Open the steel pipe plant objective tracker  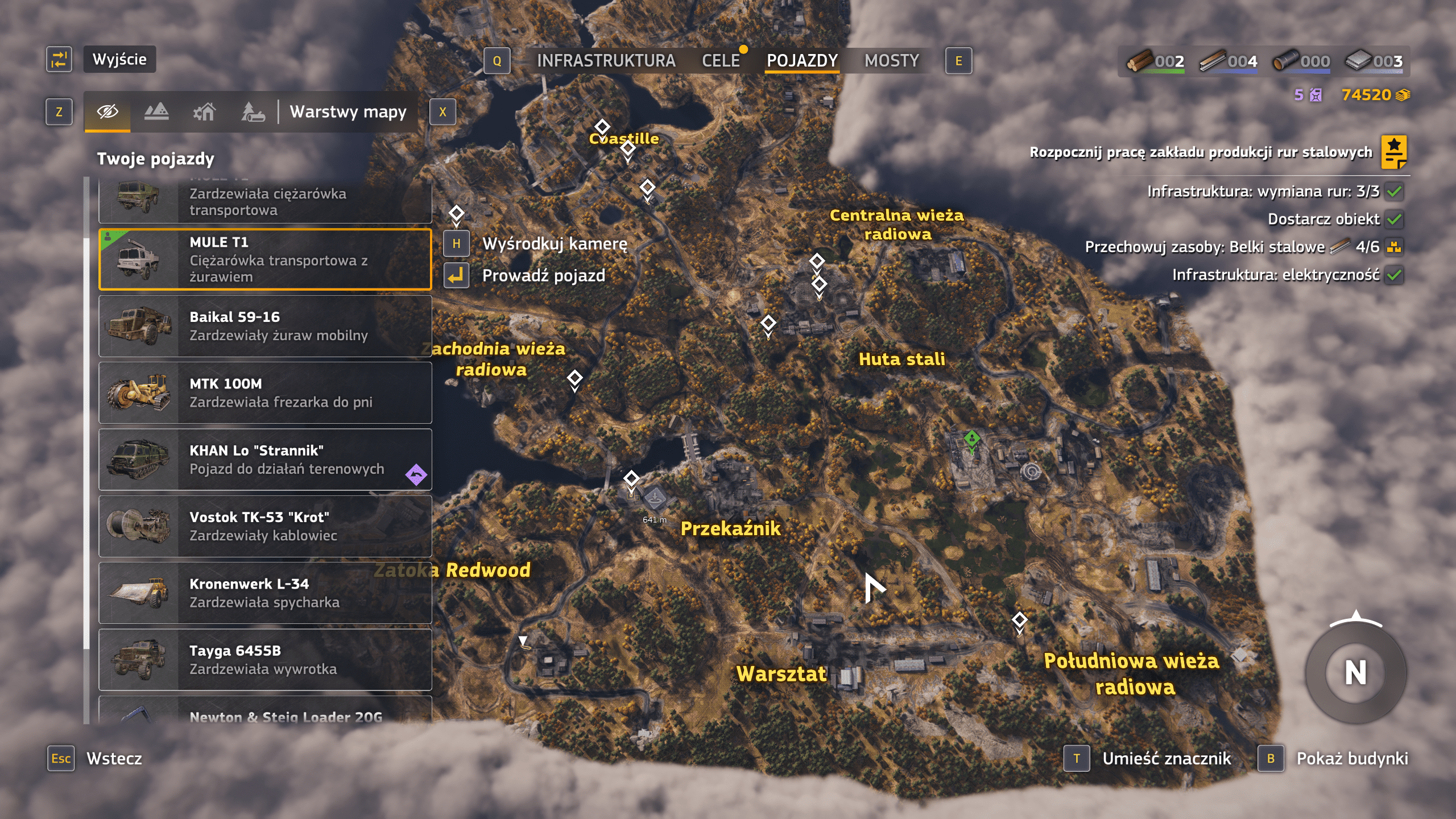1393,152
